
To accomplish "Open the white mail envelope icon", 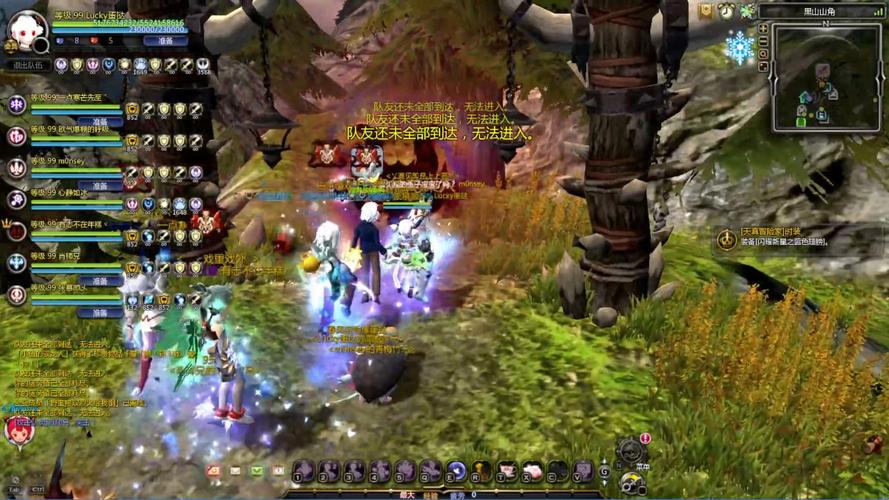I will click(x=235, y=470).
